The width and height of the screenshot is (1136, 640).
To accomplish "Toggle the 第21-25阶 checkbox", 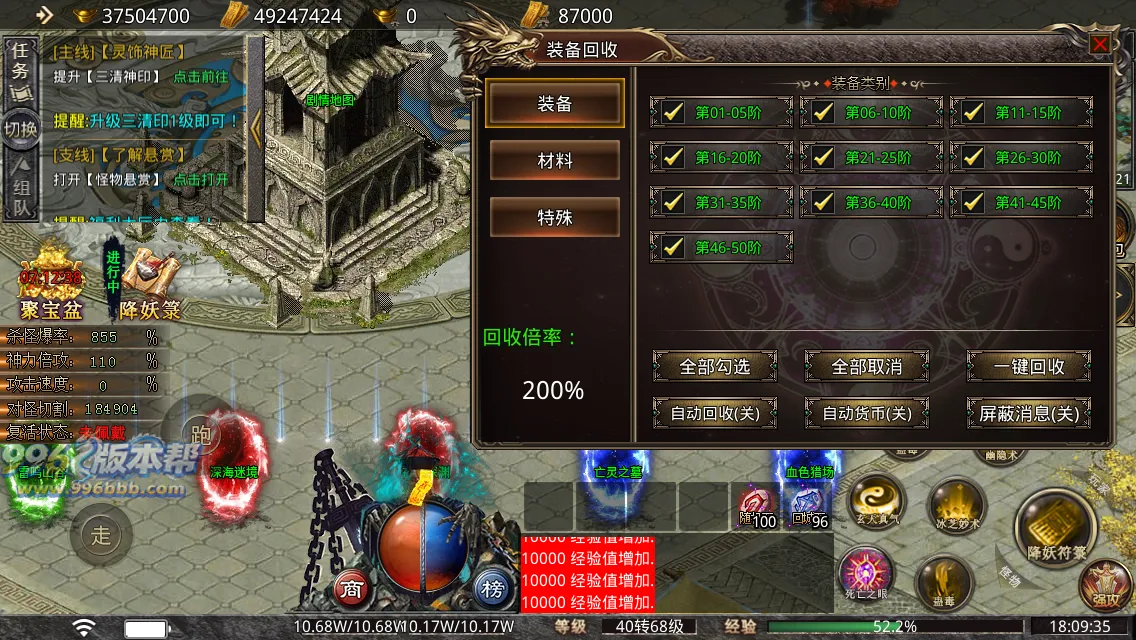I will [822, 157].
